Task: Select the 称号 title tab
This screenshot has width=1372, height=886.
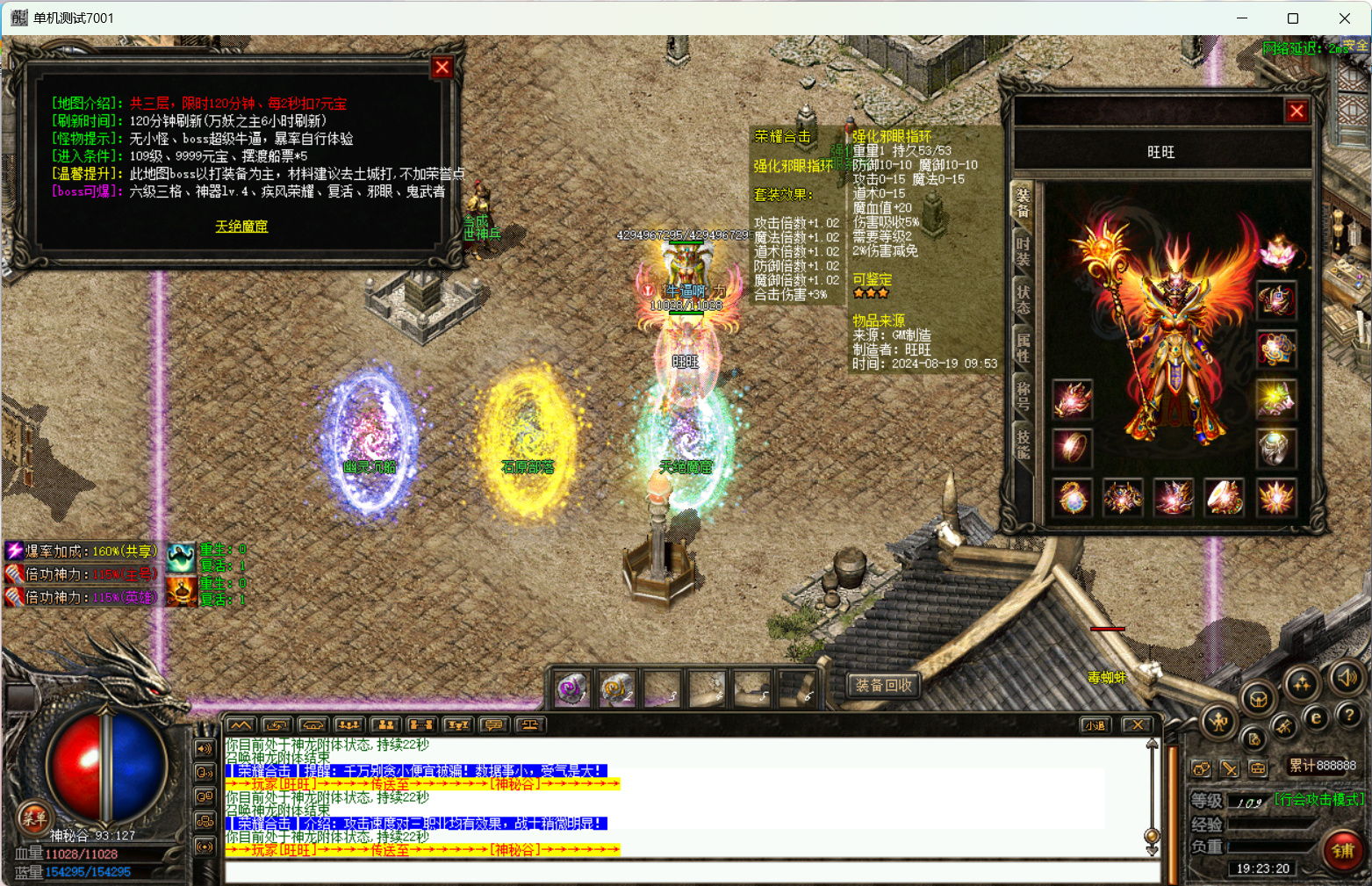Action: pos(1023,396)
